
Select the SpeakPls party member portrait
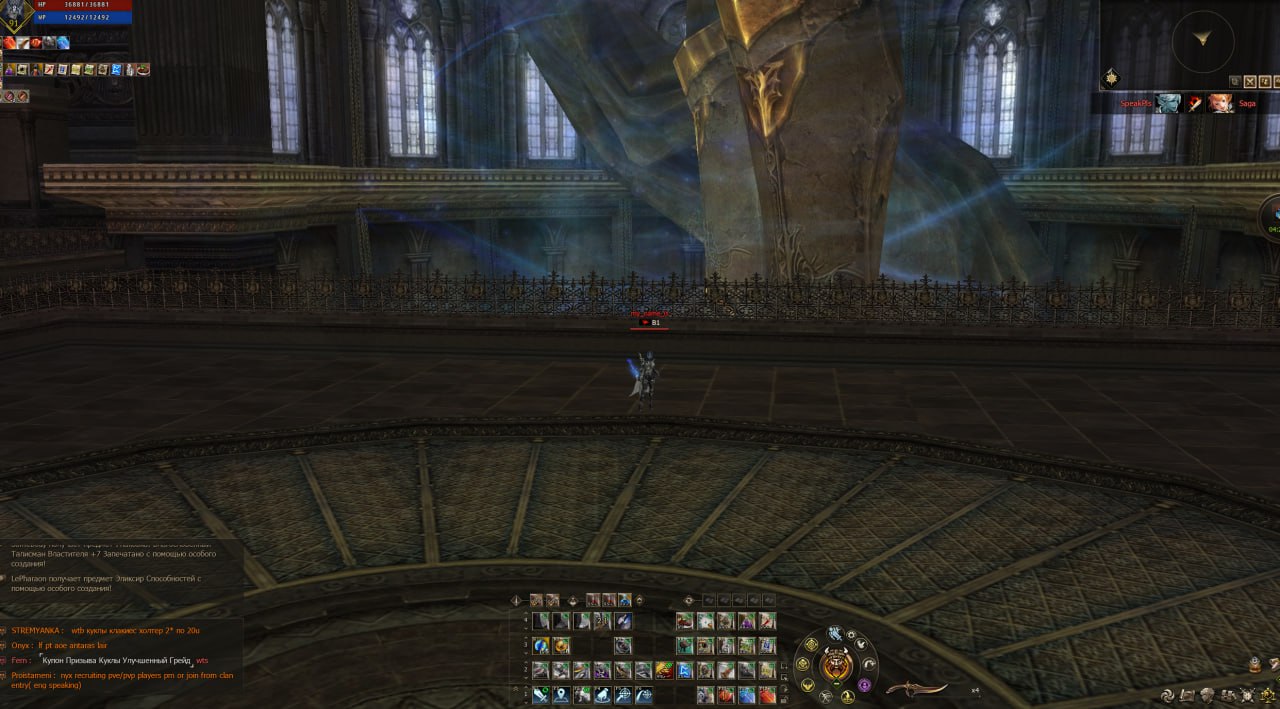[1168, 103]
